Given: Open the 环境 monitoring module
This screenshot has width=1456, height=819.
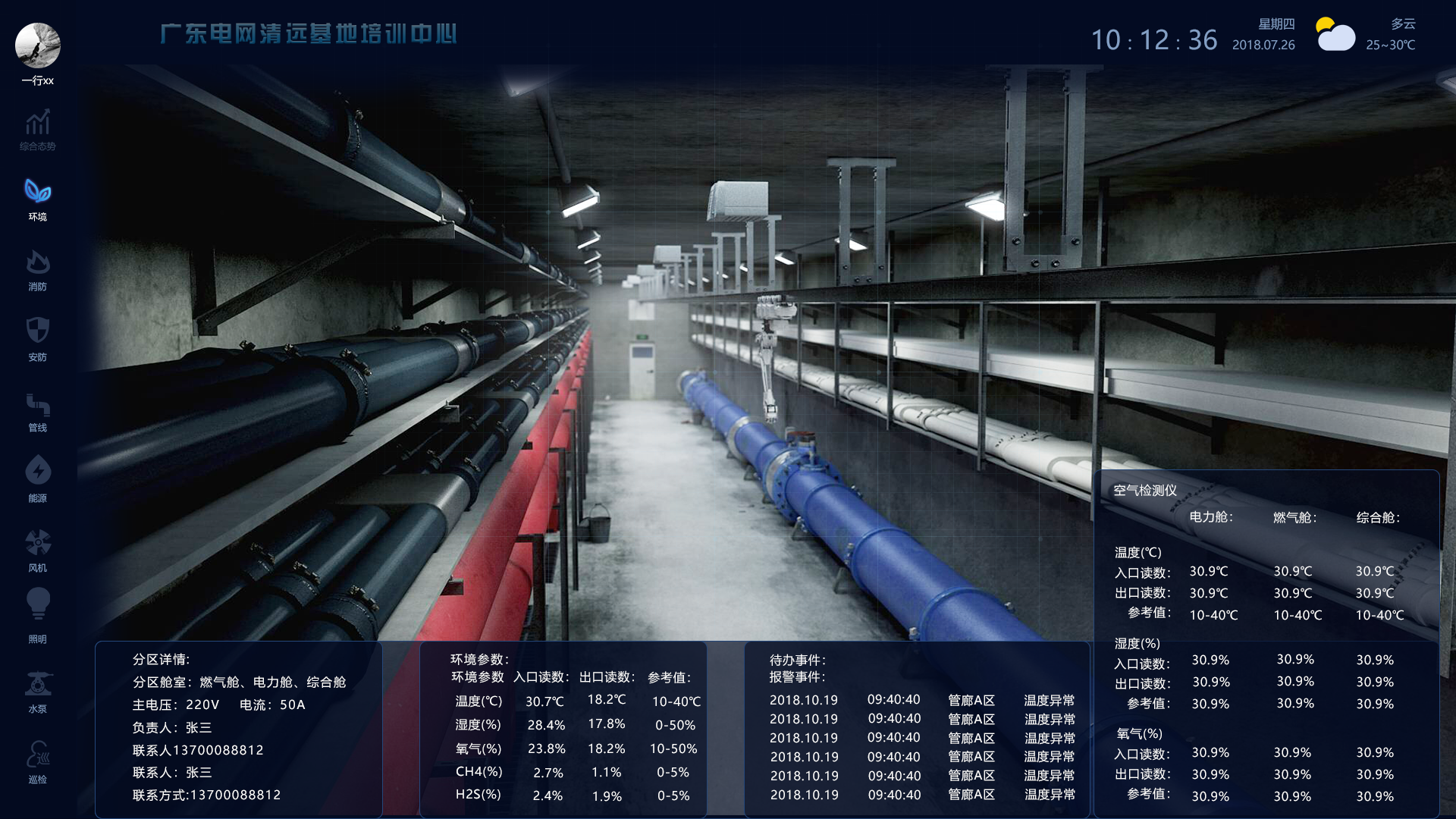Looking at the screenshot, I should click(x=37, y=197).
